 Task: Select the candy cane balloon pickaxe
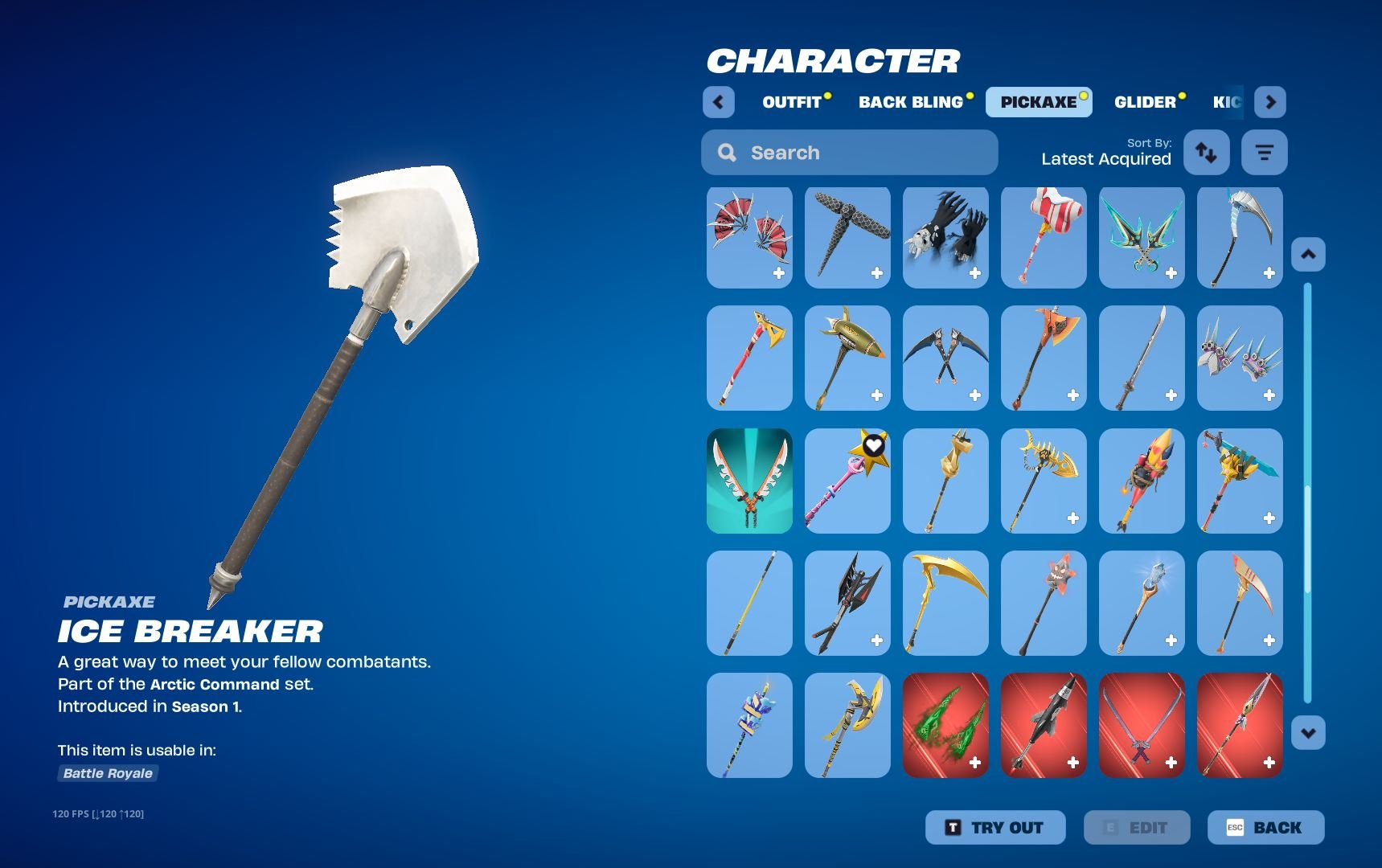(1043, 236)
